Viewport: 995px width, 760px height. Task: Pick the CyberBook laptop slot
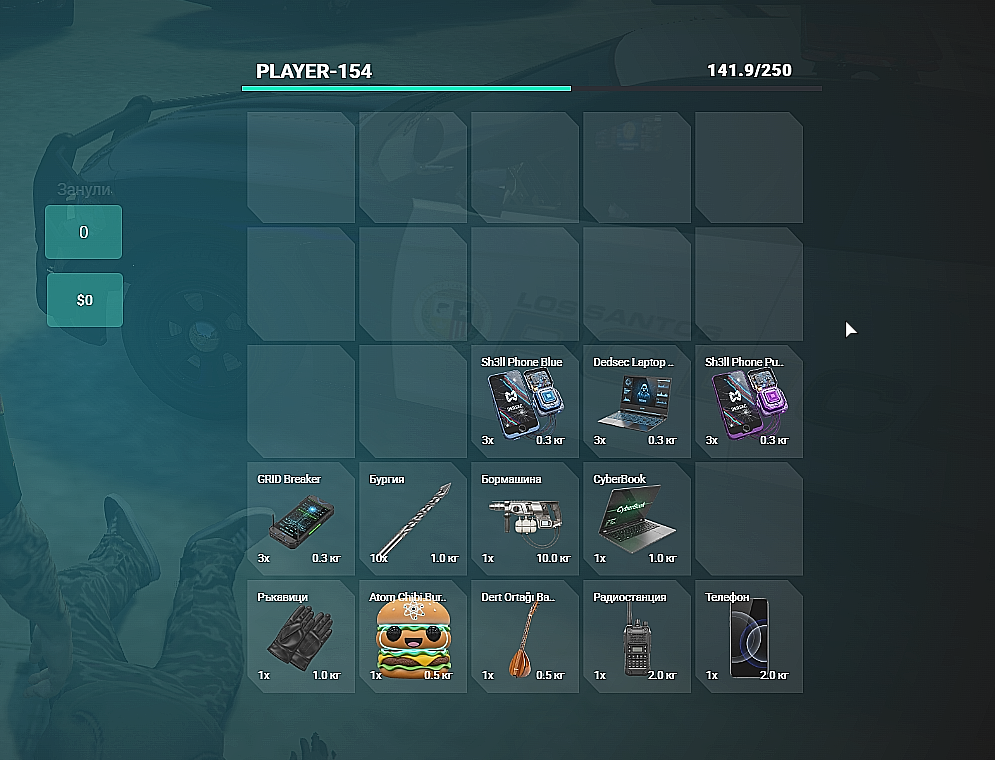point(636,518)
